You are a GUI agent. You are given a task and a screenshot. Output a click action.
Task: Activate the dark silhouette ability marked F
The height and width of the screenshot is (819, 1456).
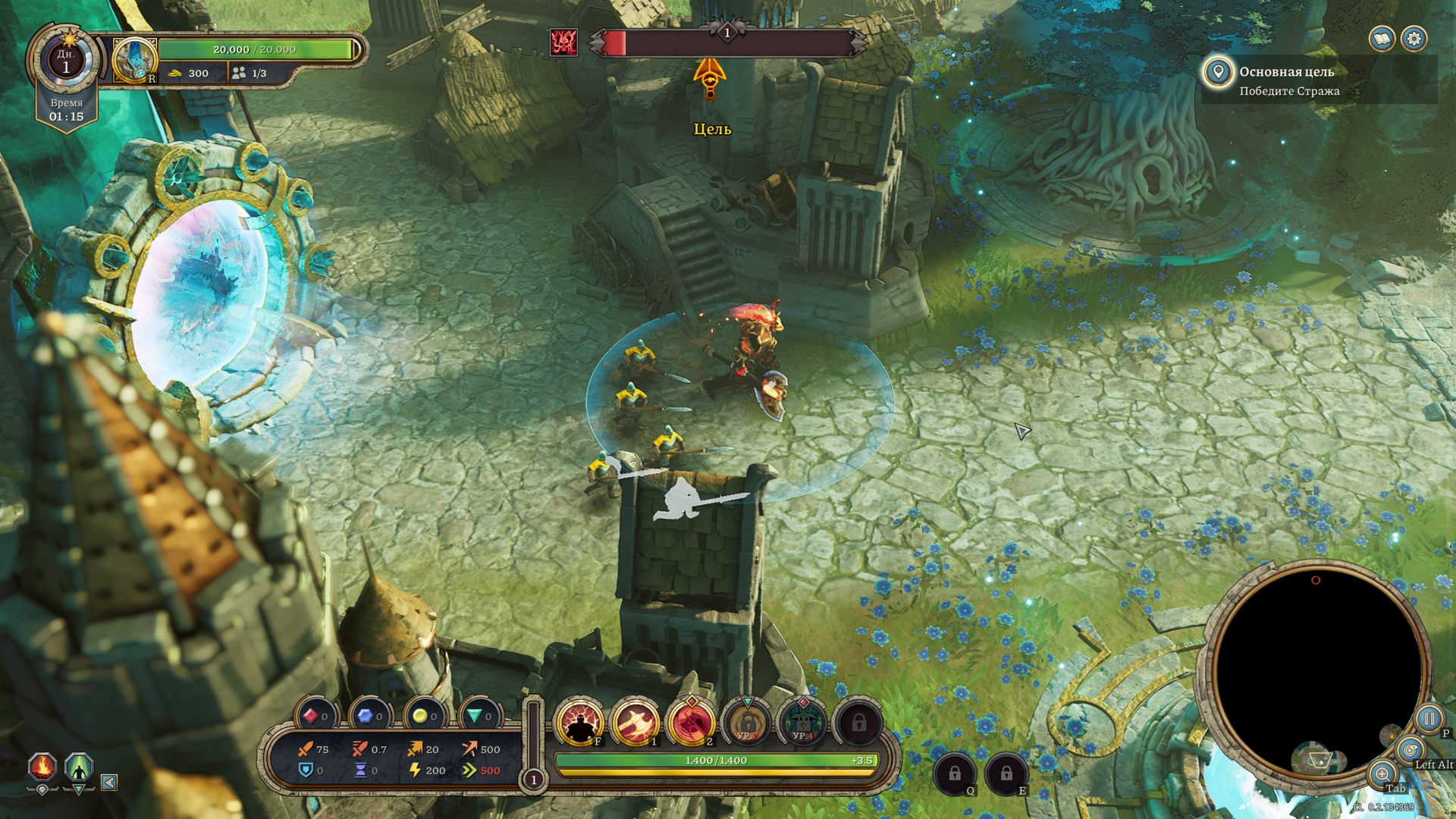pos(580,721)
